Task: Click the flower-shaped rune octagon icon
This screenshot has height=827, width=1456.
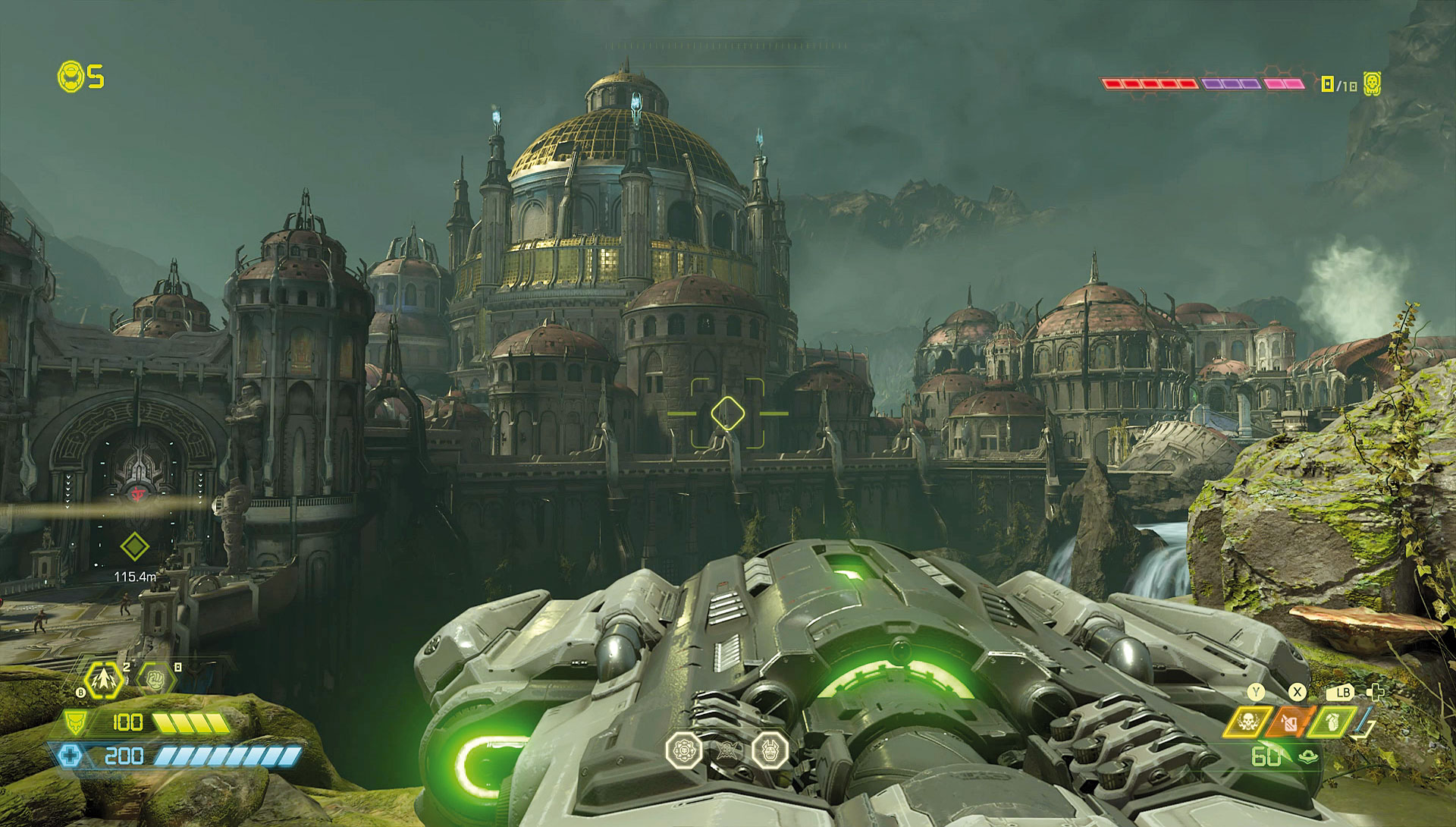Action: (x=683, y=750)
